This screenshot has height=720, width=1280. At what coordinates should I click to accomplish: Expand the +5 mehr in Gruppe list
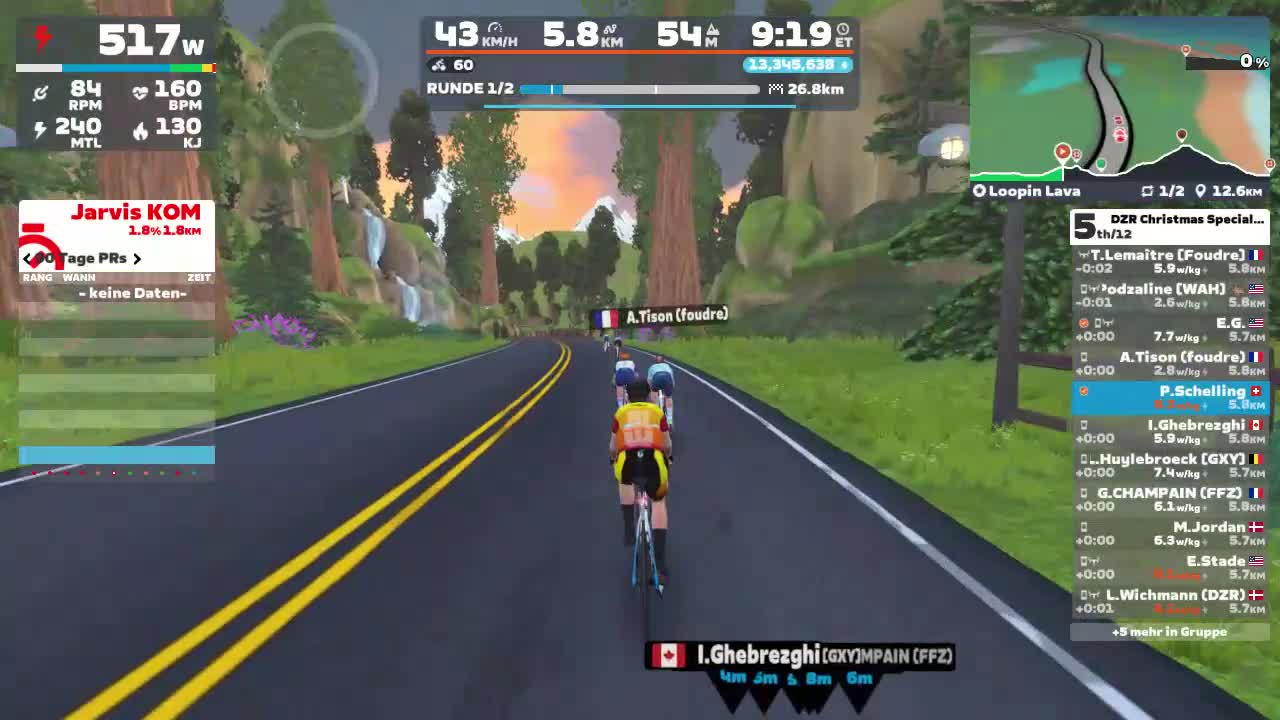[1170, 631]
